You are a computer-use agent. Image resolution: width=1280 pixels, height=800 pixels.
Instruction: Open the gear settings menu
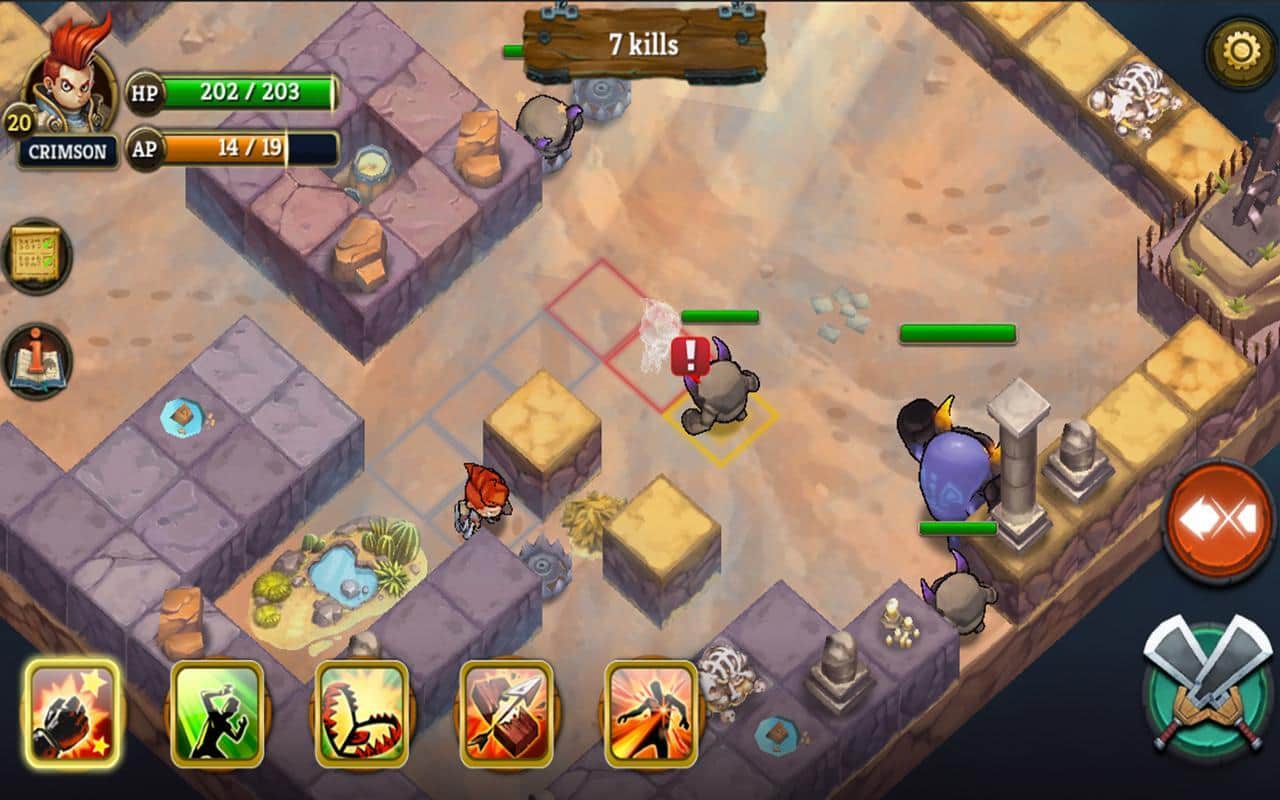click(1239, 52)
